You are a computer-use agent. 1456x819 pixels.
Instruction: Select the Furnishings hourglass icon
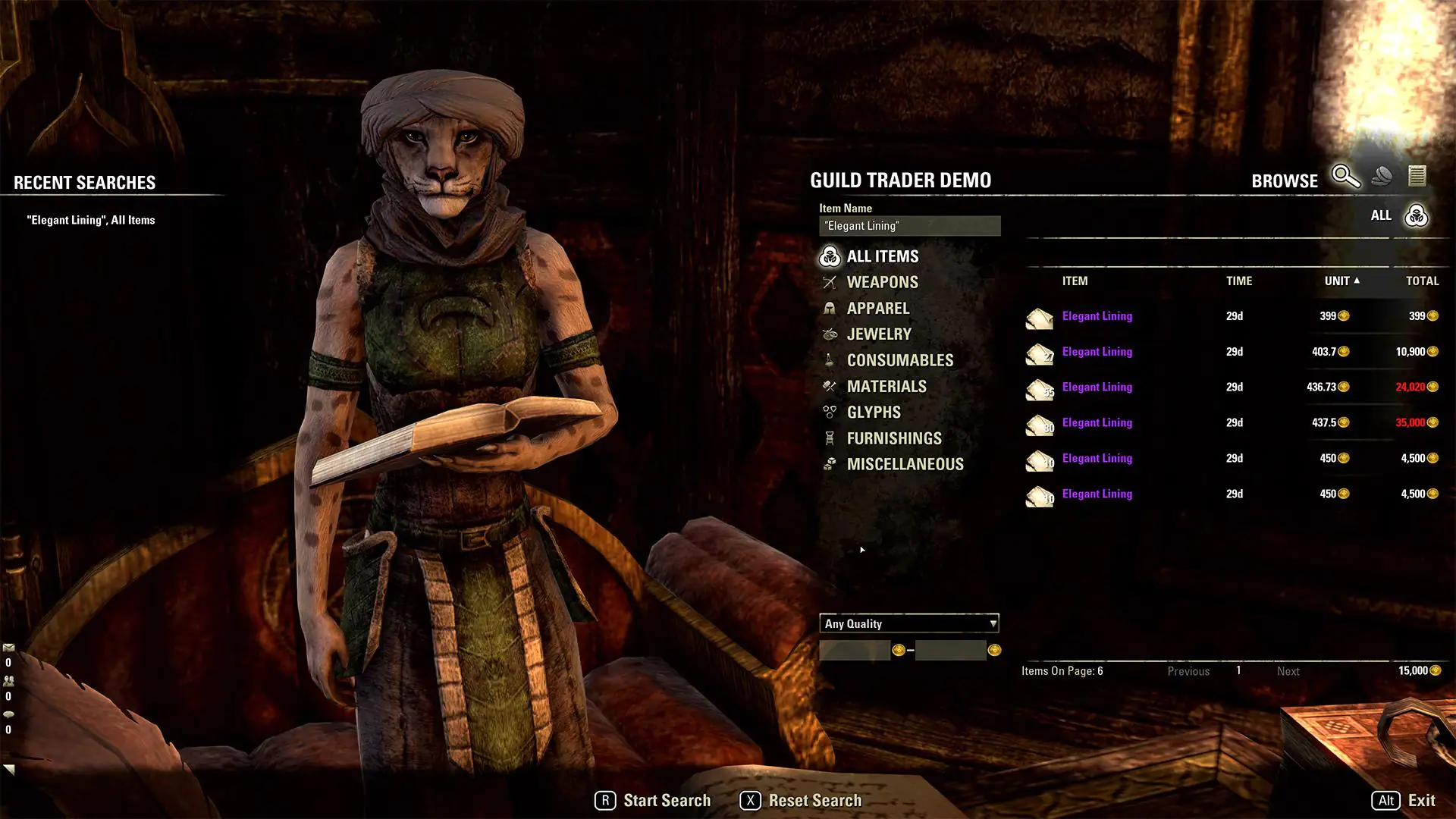[x=829, y=438]
